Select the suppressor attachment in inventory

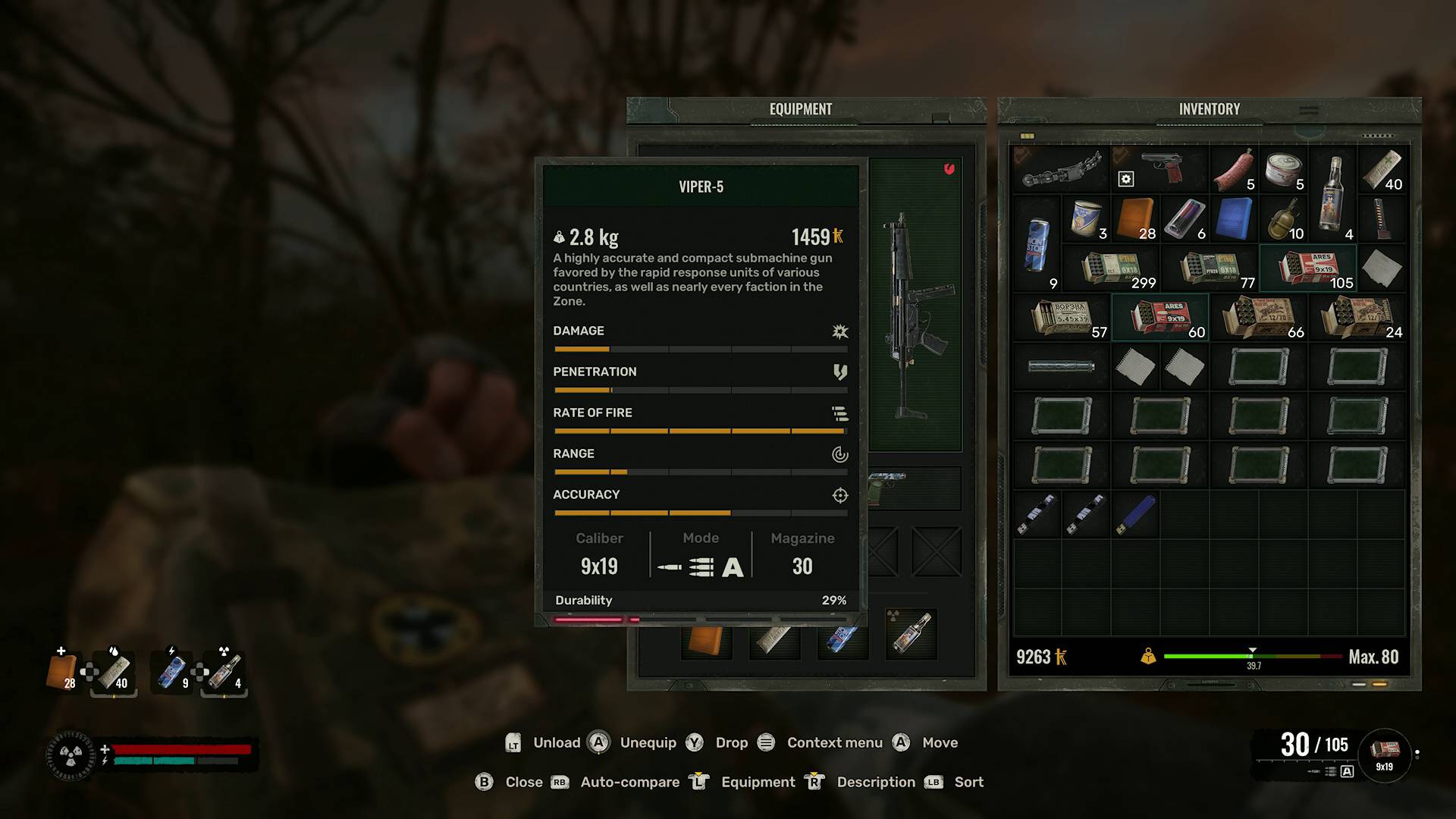[x=1061, y=367]
